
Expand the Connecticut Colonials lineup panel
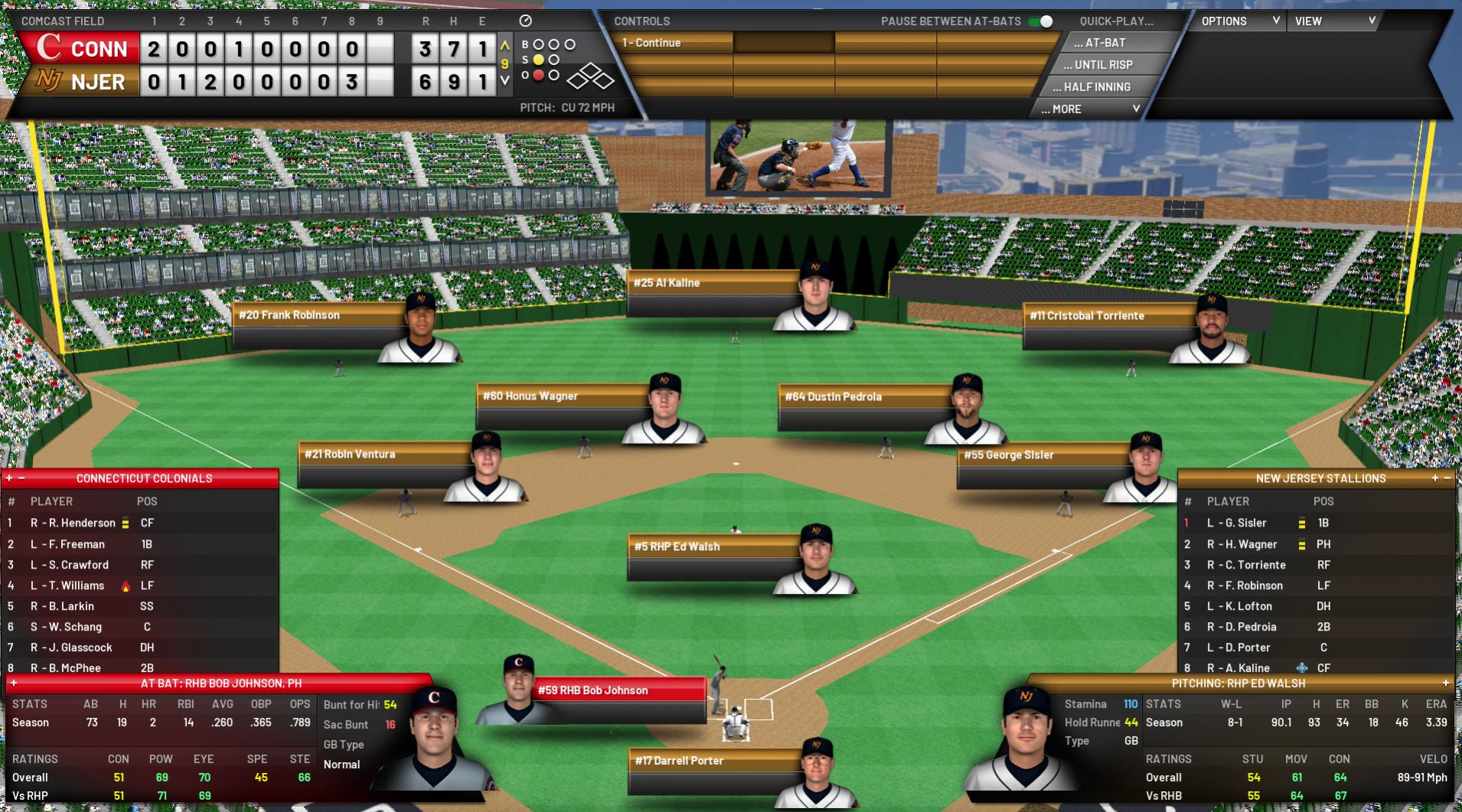9,478
